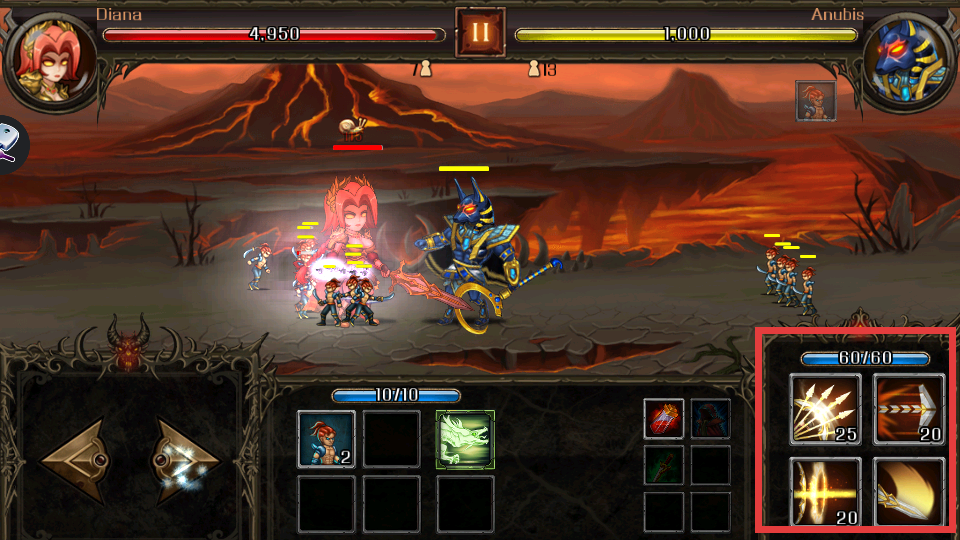Activate the green dragon summon slot

coord(465,439)
